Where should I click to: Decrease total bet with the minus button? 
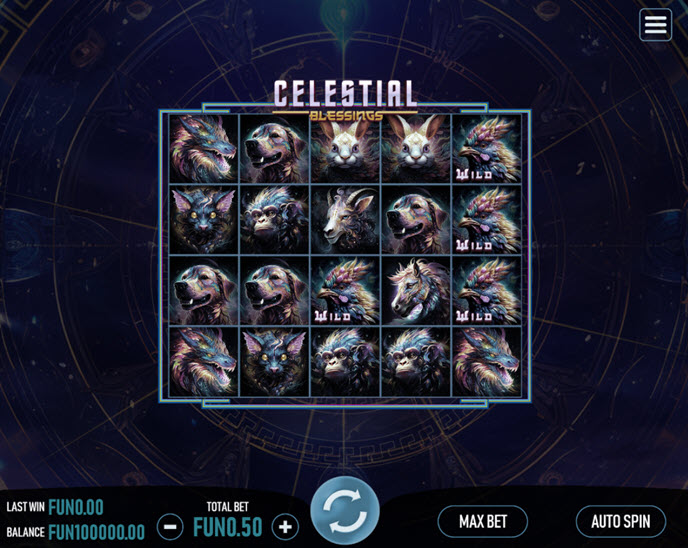pyautogui.click(x=170, y=526)
